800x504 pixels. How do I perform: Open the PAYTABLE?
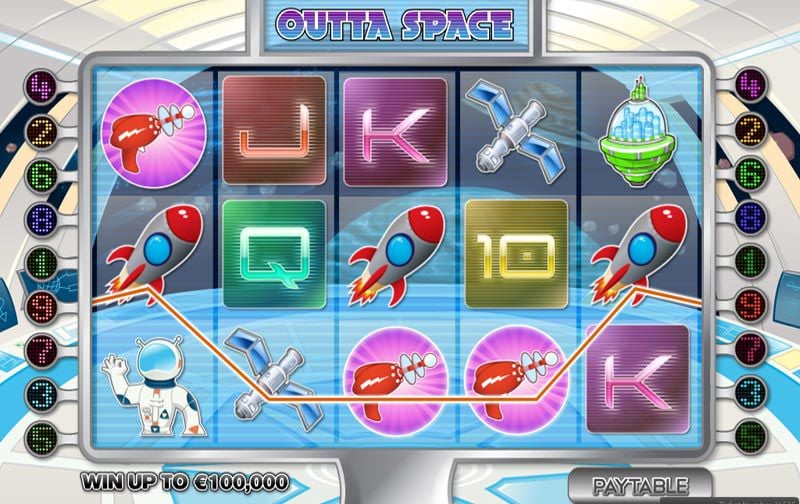[639, 486]
